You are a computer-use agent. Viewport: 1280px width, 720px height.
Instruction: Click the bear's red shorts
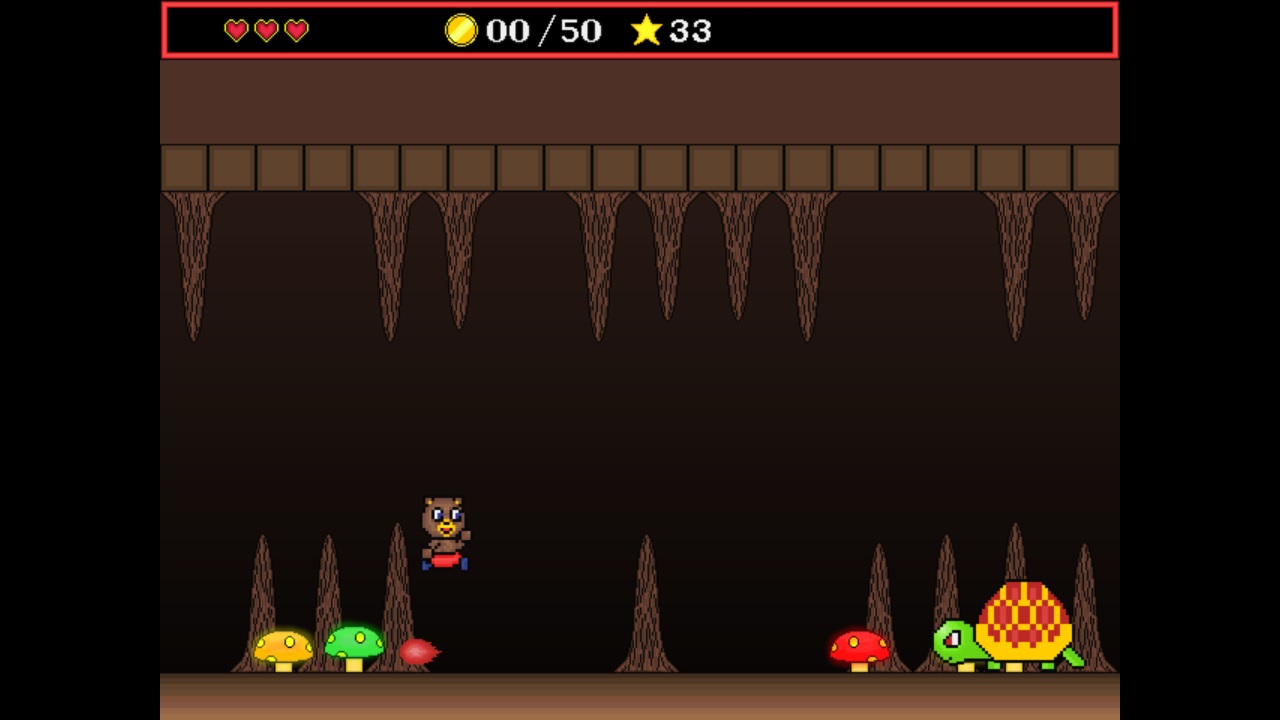pyautogui.click(x=447, y=562)
